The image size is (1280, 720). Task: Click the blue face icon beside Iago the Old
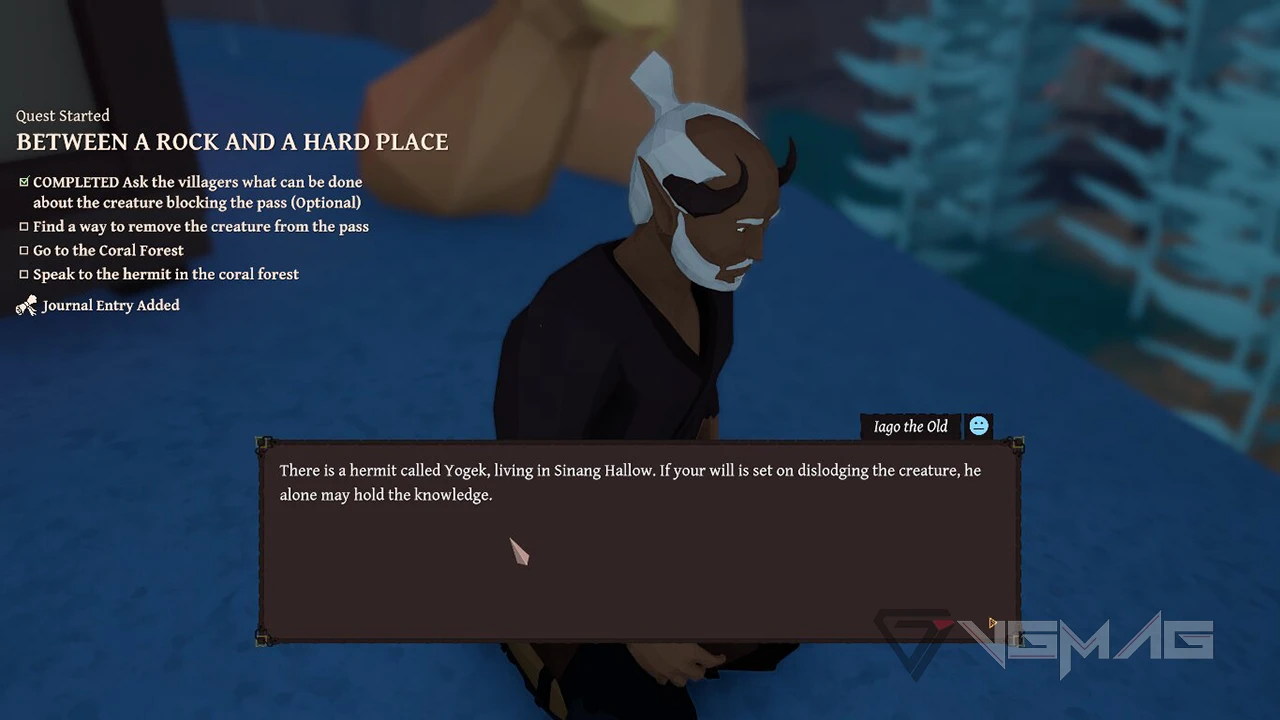tap(979, 427)
